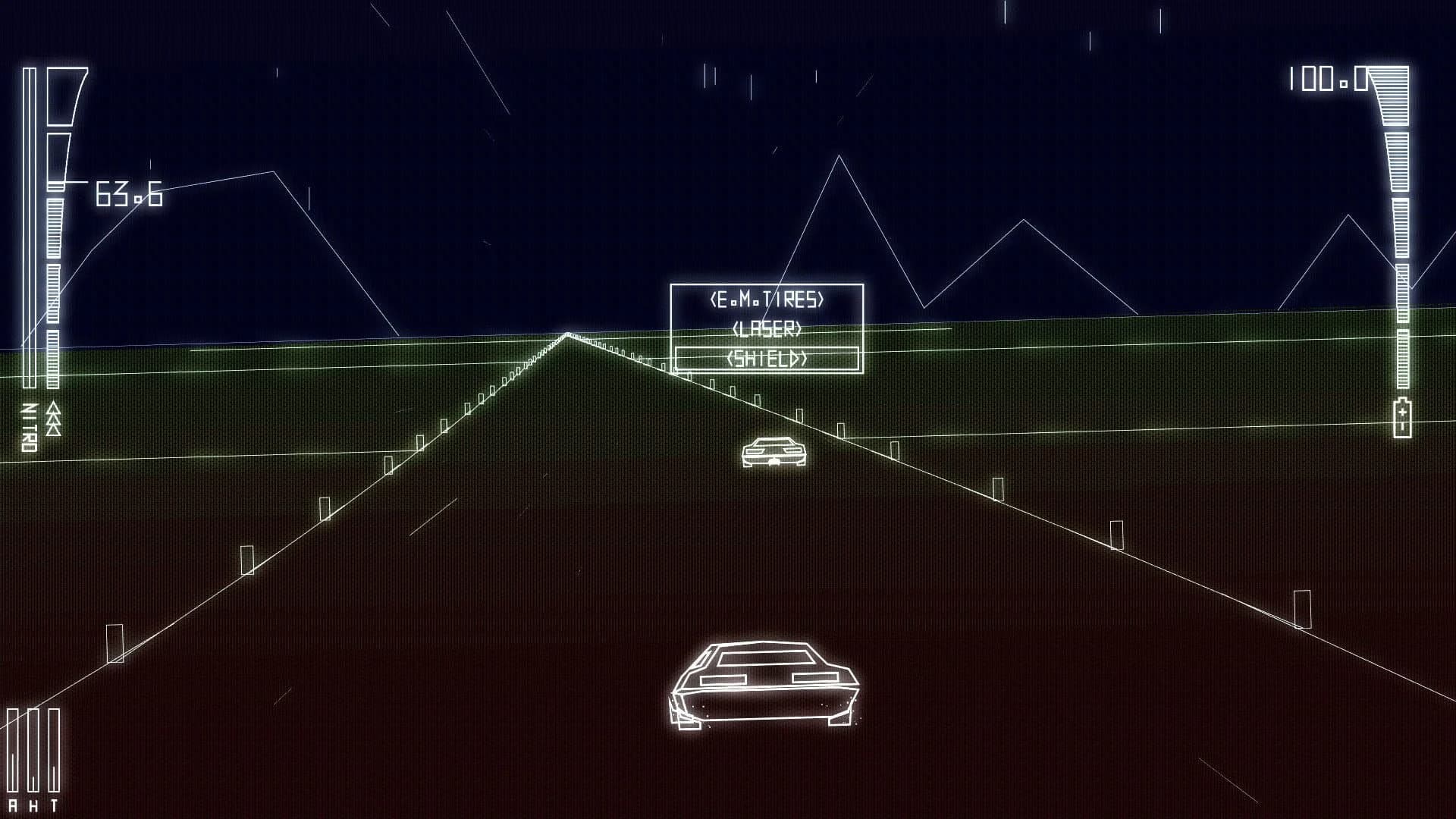Viewport: 1456px width, 819px height.
Task: Select the E.M.TIRES weapon option
Action: click(x=767, y=299)
